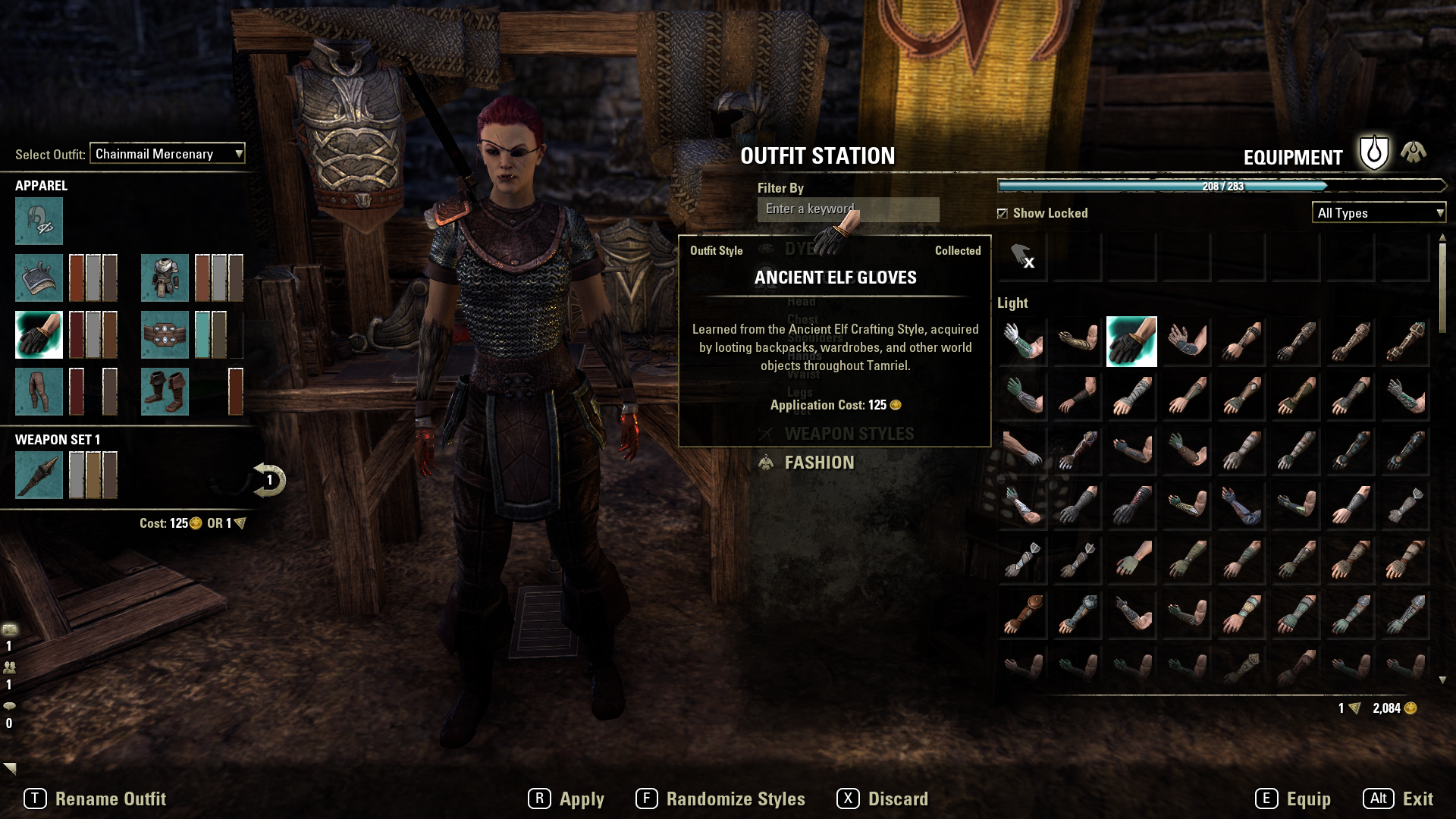This screenshot has height=819, width=1456.
Task: Choose the clear glove style tile
Action: click(x=1022, y=258)
